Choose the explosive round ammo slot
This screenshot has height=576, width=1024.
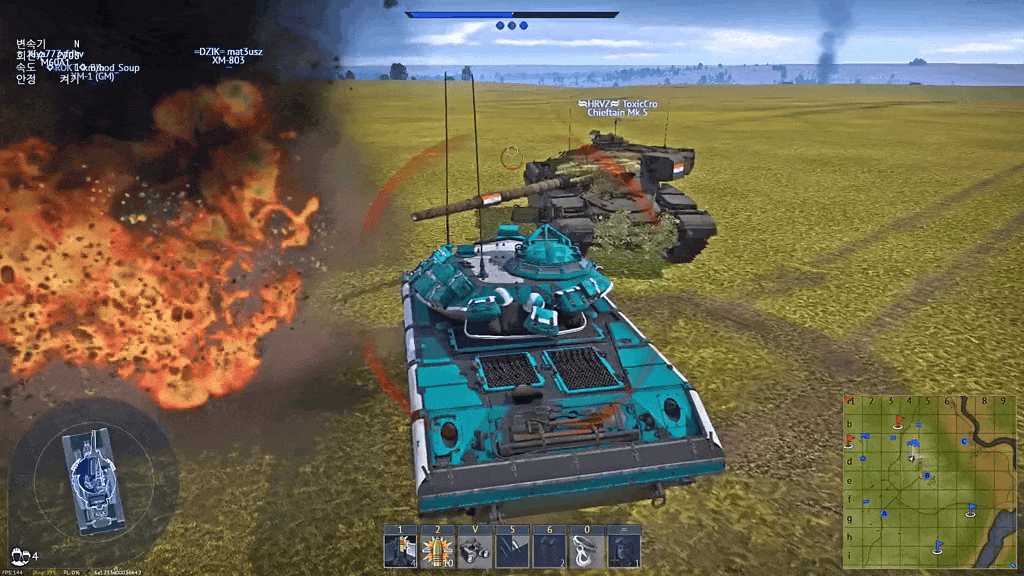click(x=437, y=547)
